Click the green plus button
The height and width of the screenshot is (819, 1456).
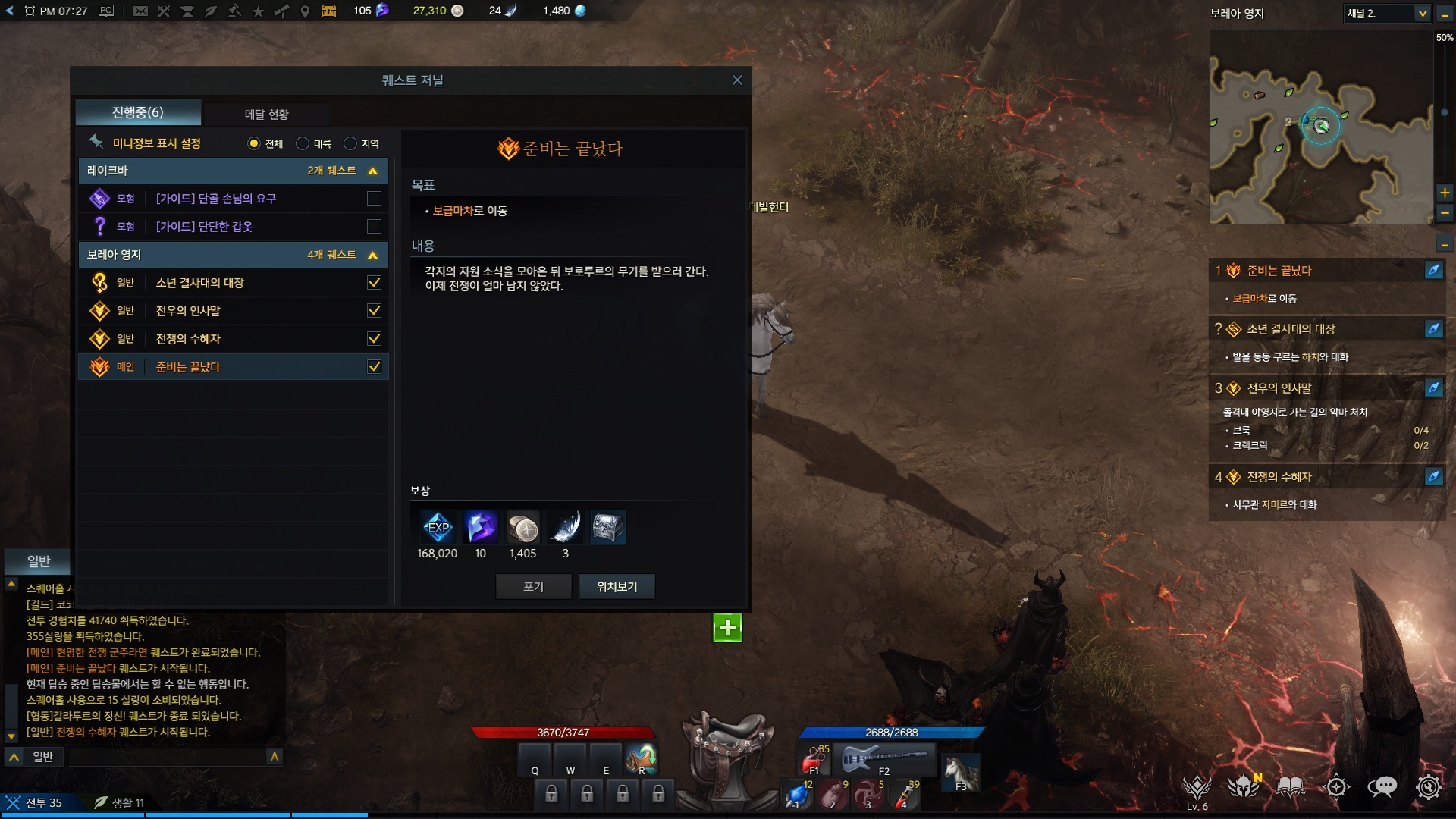point(727,627)
